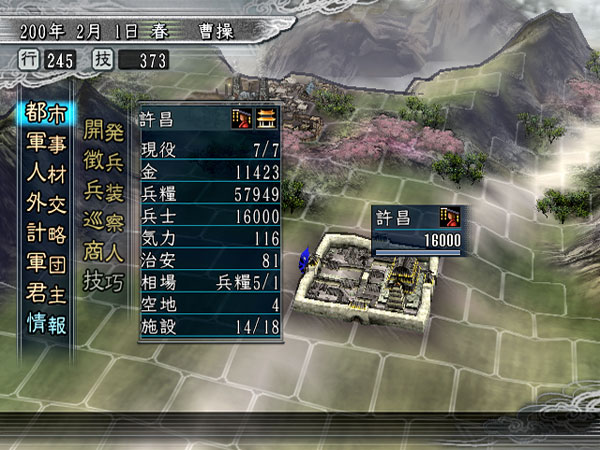The height and width of the screenshot is (450, 600).
Task: Select the 技巧 (Technique) command
Action: (106, 278)
